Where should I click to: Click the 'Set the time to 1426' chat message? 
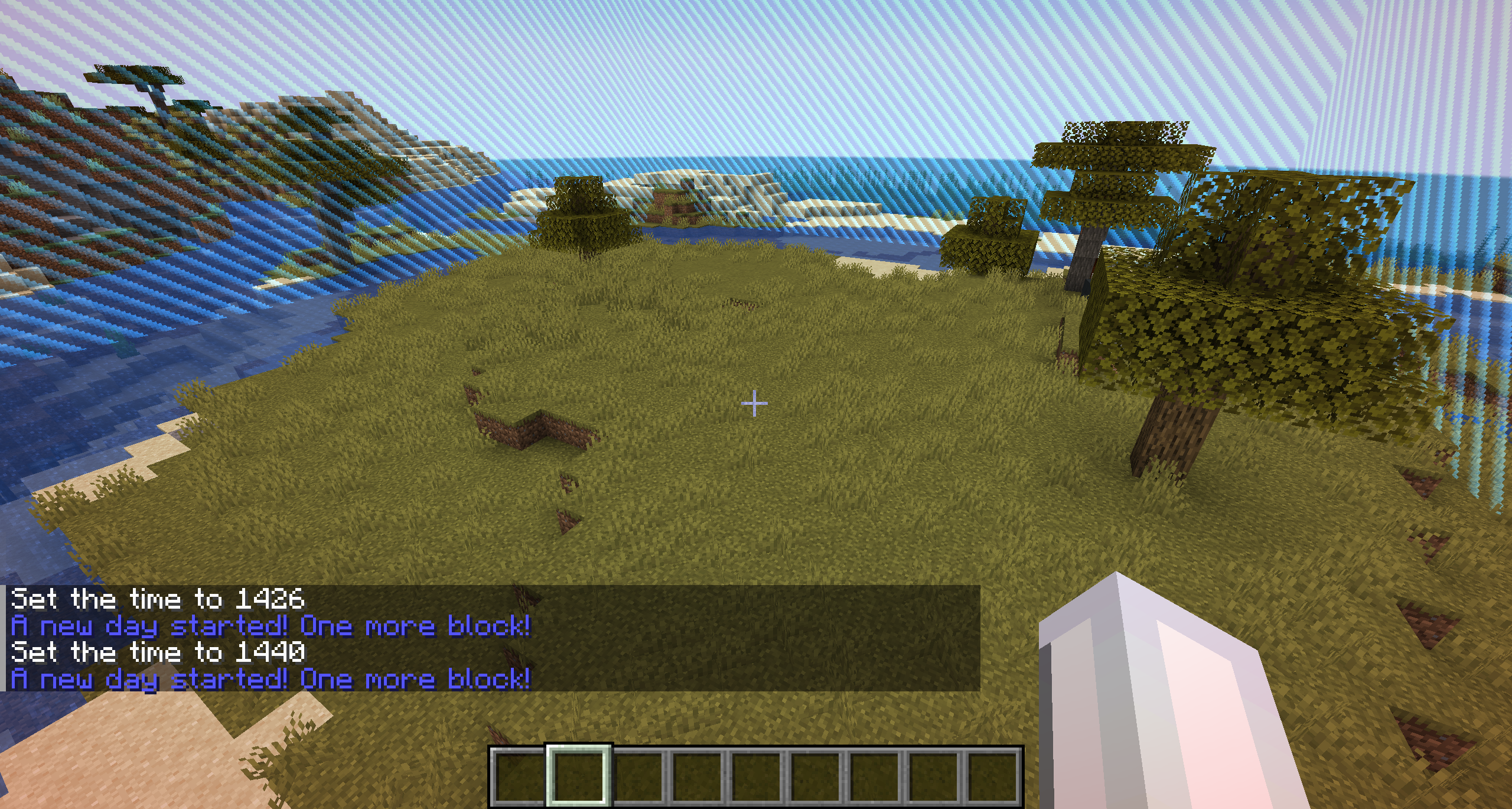(157, 599)
